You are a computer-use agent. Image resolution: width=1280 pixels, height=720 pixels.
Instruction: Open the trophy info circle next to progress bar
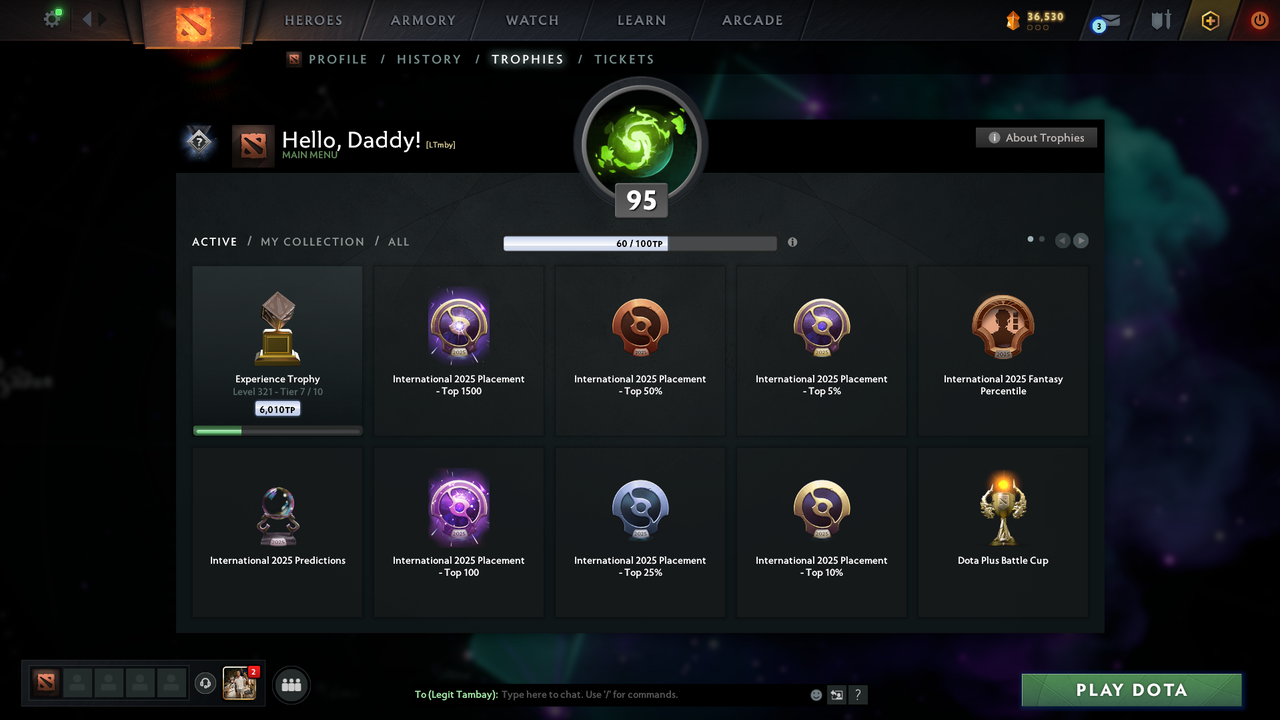792,242
